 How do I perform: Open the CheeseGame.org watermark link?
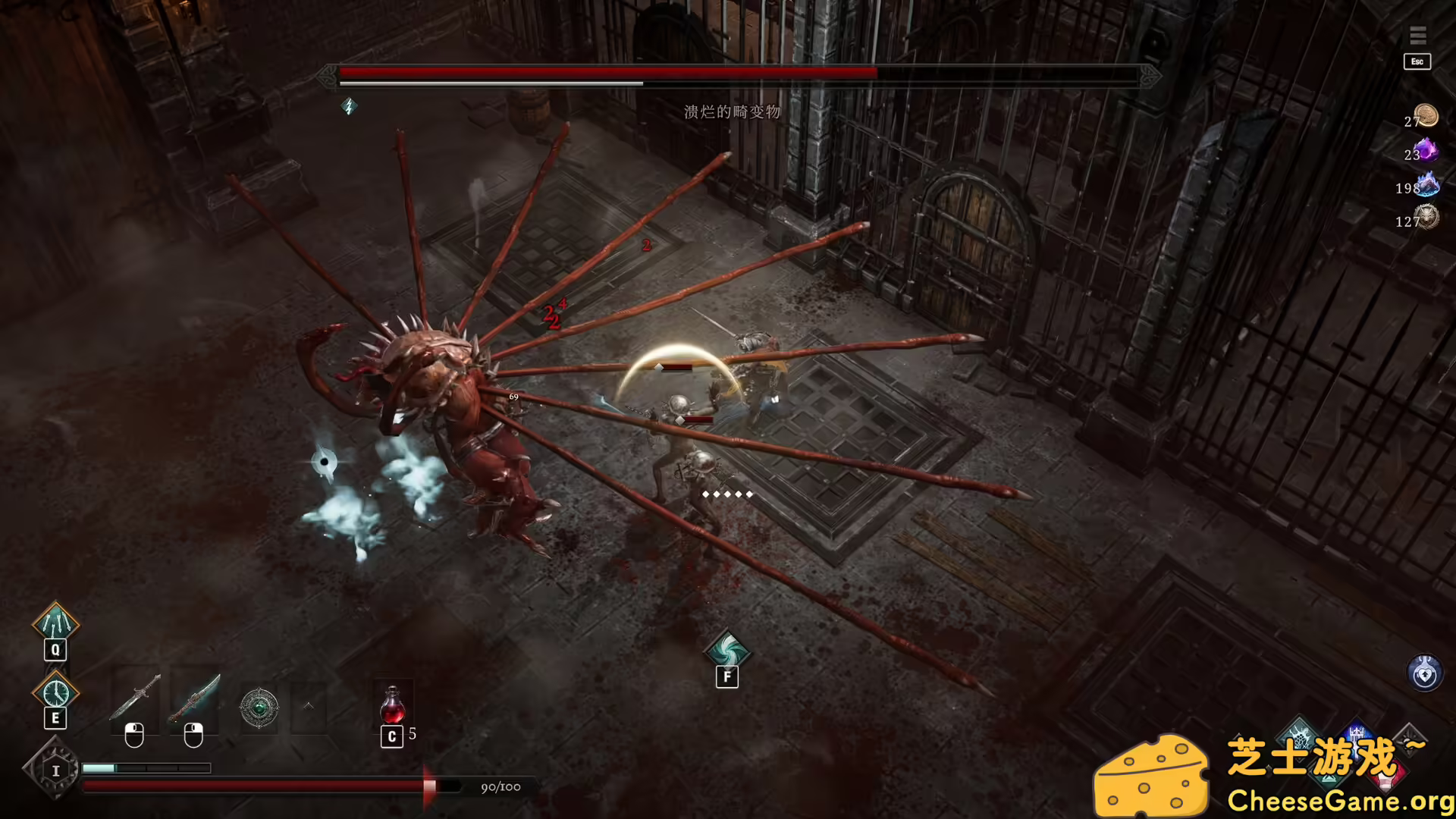pyautogui.click(x=1338, y=801)
